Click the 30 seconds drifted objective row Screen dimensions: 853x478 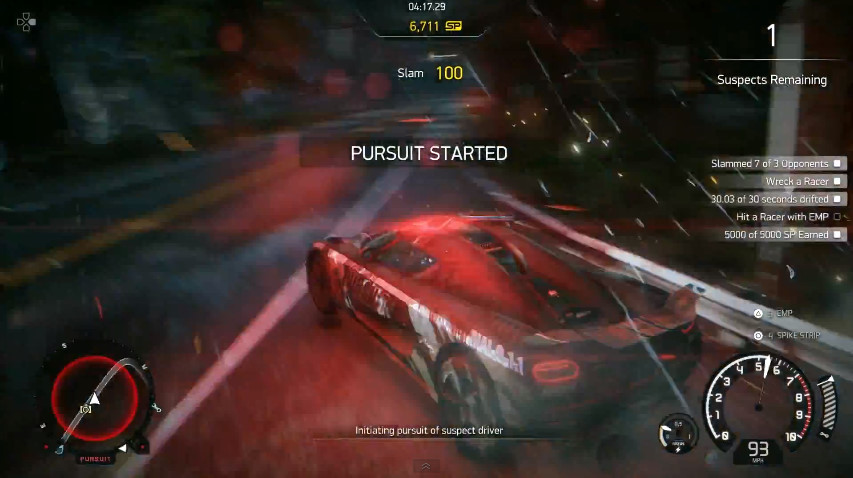(x=777, y=199)
